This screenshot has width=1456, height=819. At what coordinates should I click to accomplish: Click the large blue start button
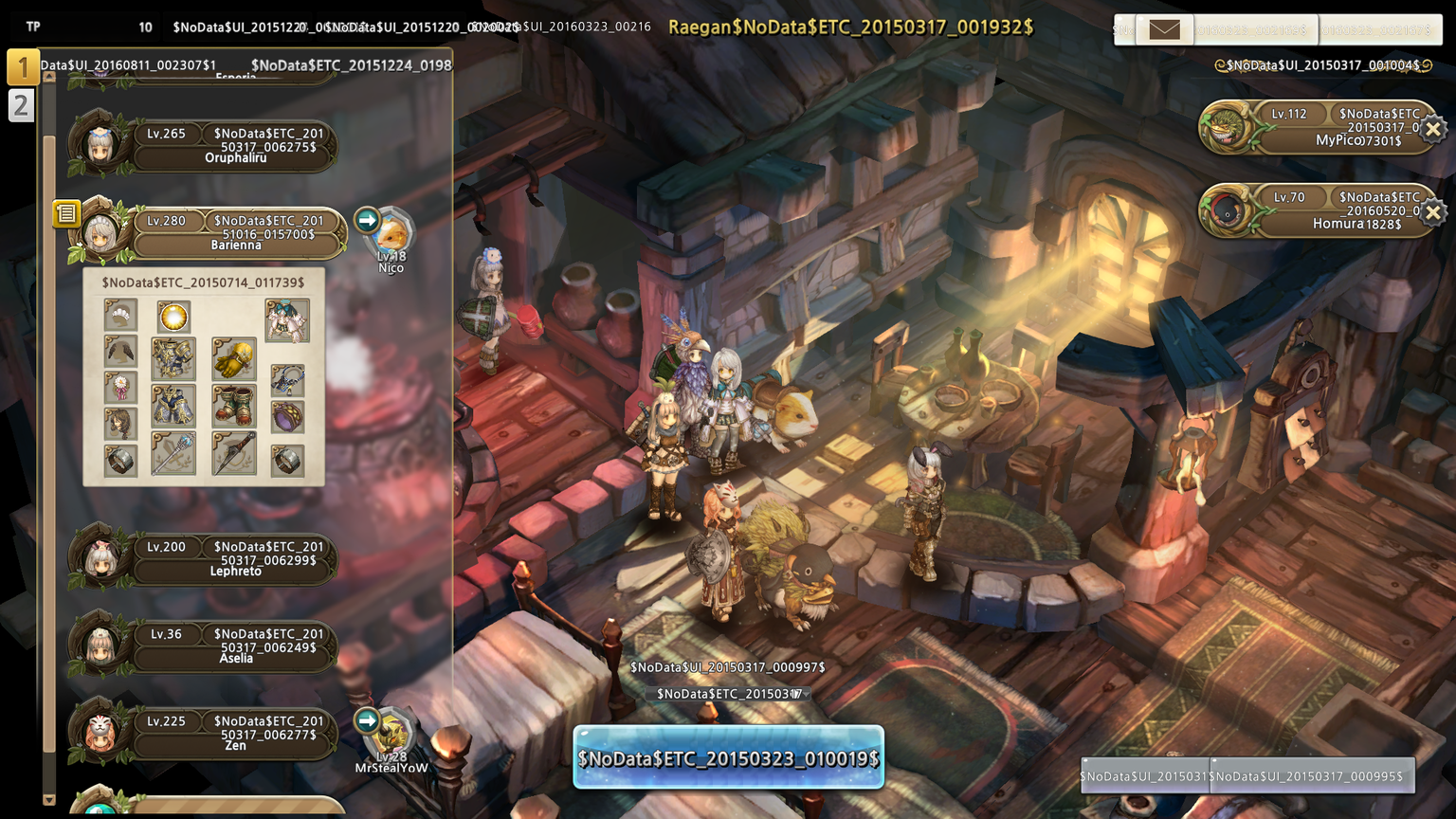pyautogui.click(x=728, y=757)
